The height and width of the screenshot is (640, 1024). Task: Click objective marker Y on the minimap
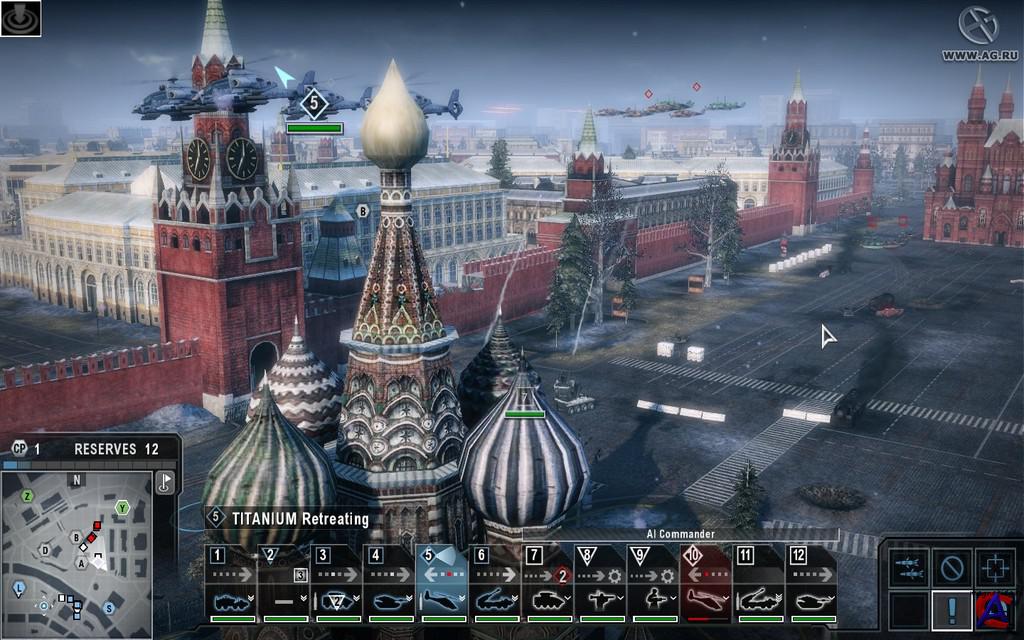pos(122,507)
